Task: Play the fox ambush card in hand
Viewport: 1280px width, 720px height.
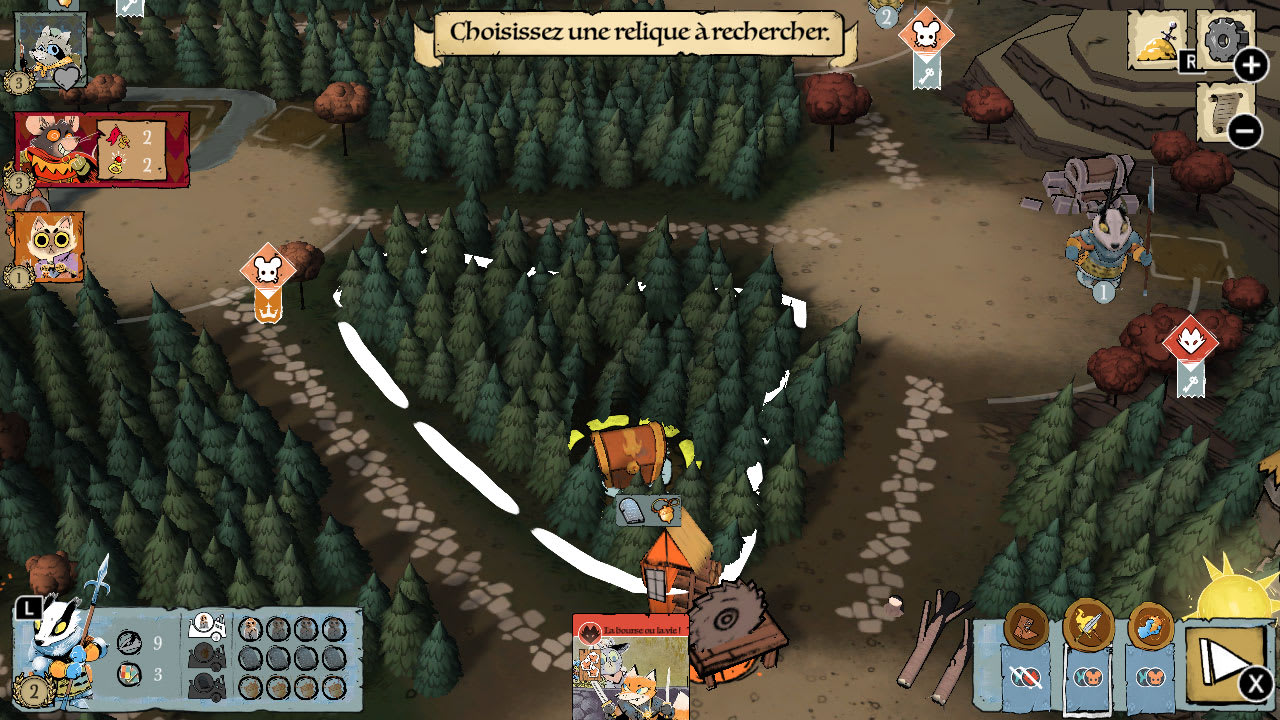Action: click(630, 667)
